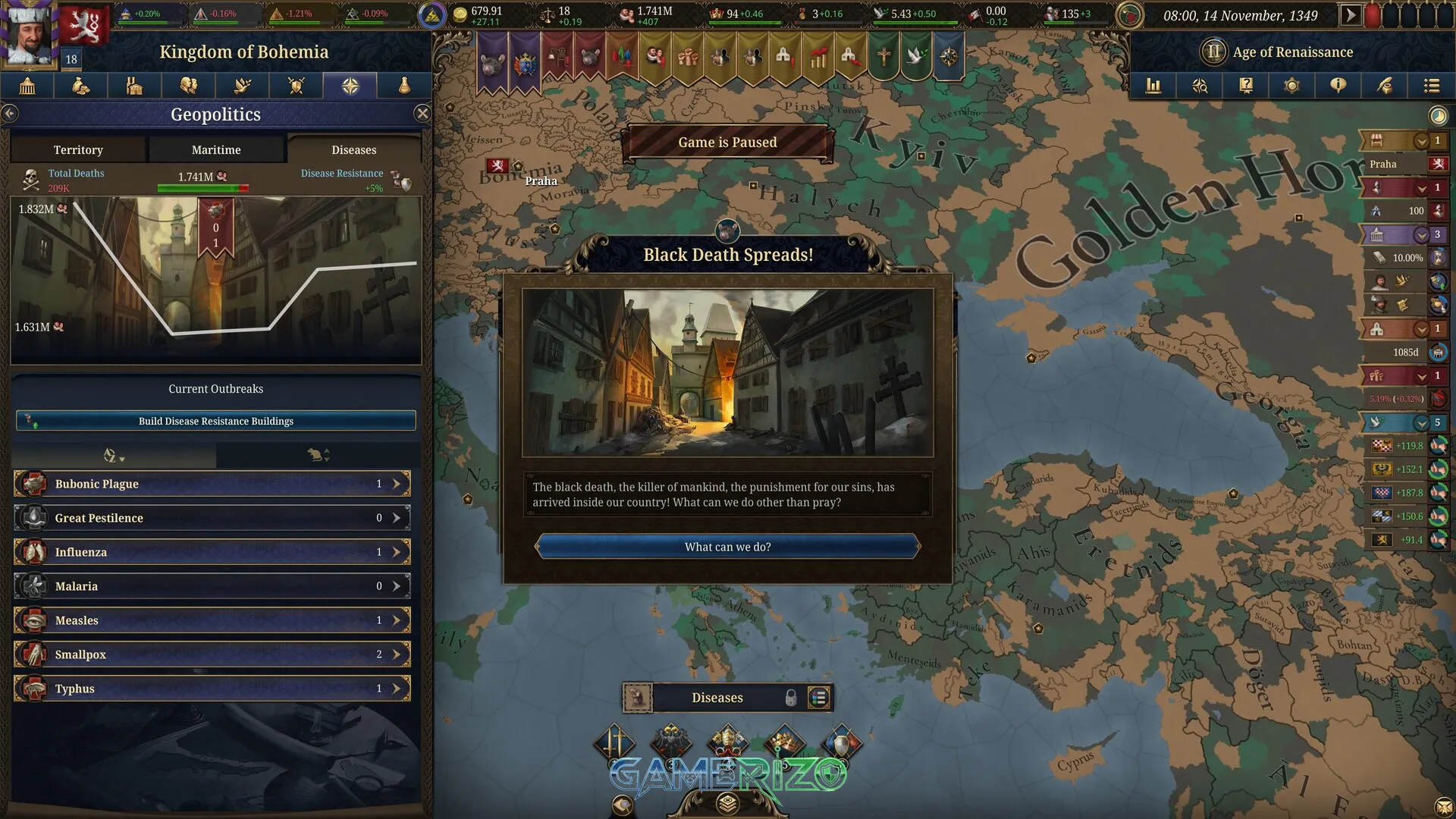
Task: Open the Territory tab
Action: pos(78,149)
